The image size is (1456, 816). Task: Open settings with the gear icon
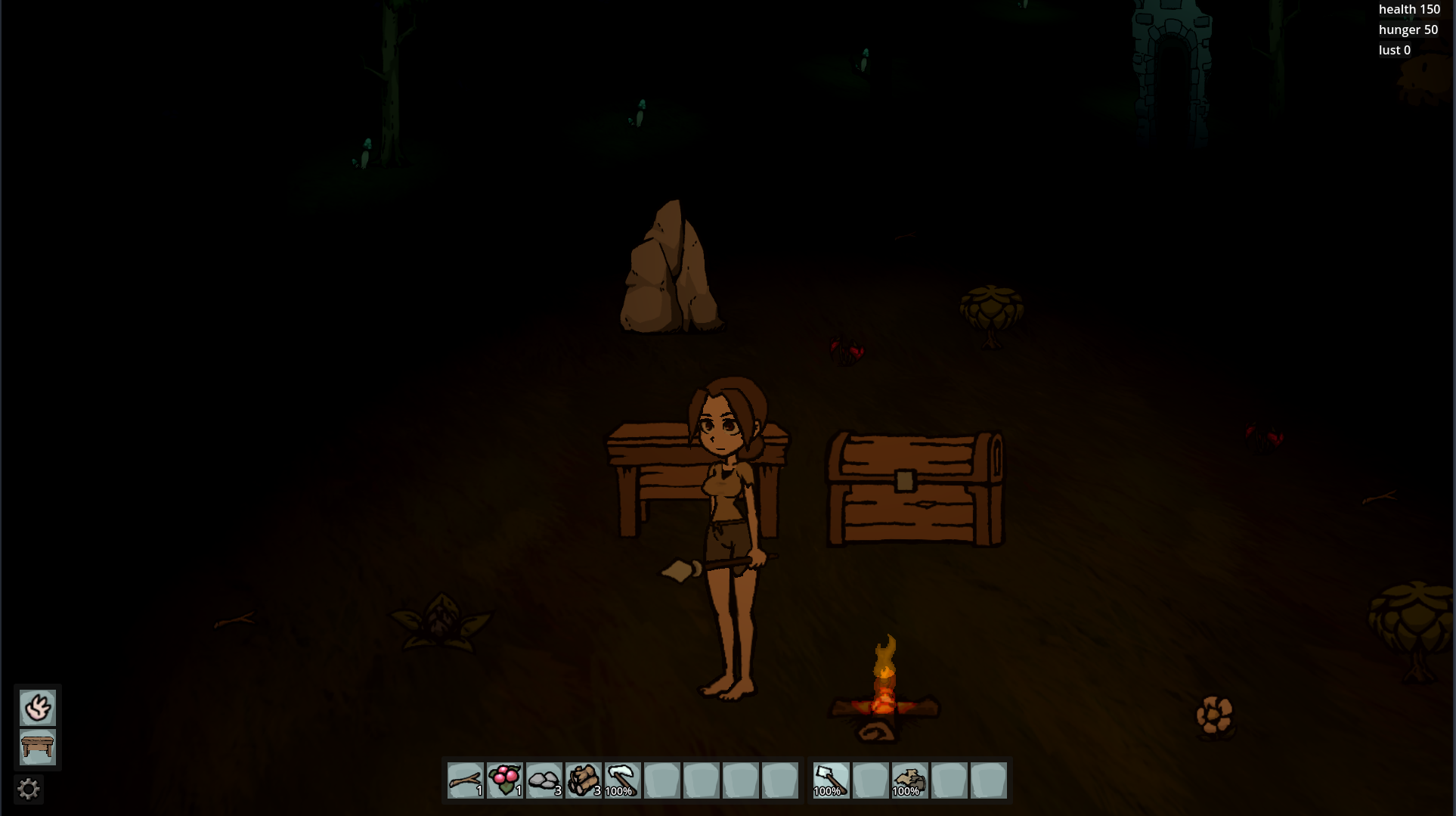(x=29, y=790)
